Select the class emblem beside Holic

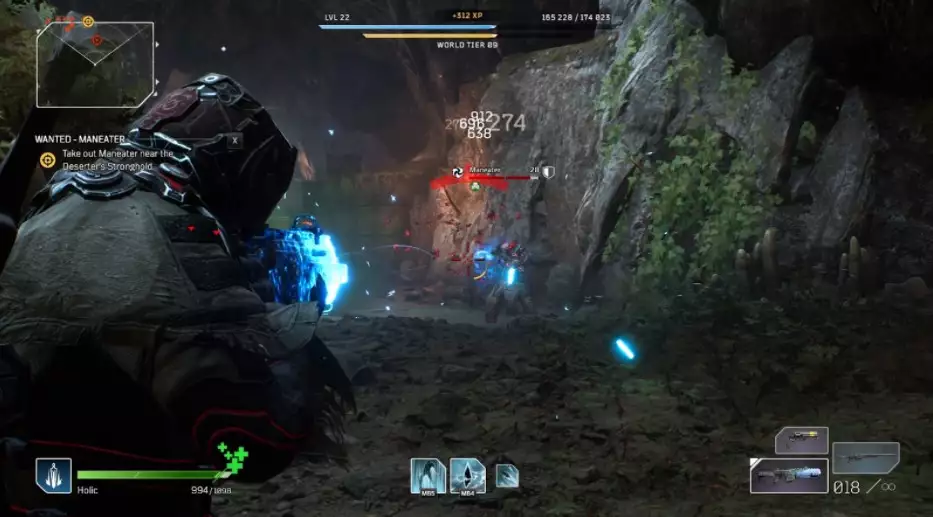[54, 475]
